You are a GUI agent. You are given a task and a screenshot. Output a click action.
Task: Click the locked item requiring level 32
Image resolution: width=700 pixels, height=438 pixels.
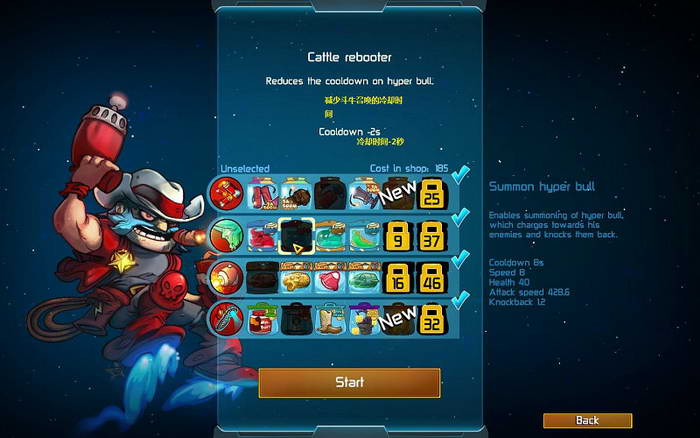(432, 320)
